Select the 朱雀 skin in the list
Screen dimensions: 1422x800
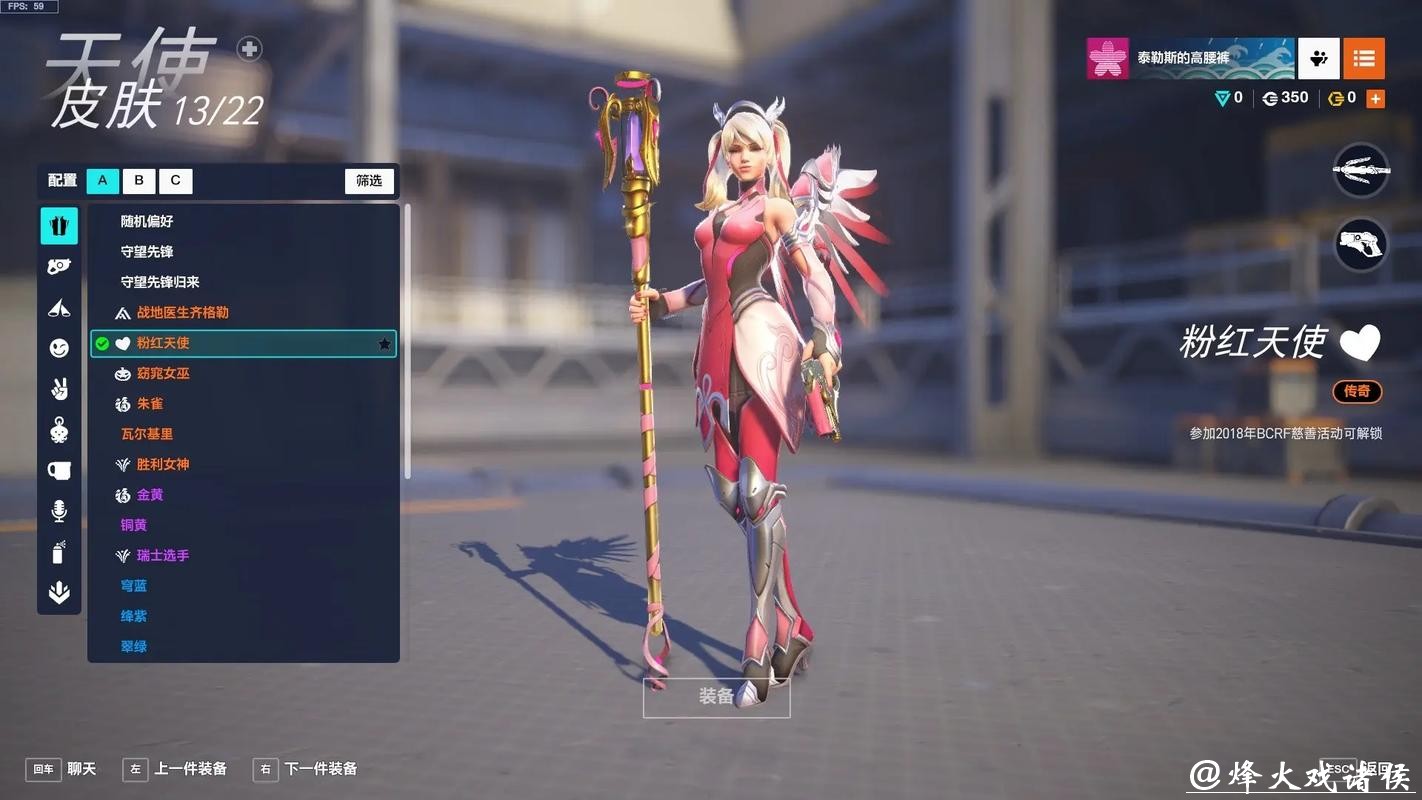point(150,403)
